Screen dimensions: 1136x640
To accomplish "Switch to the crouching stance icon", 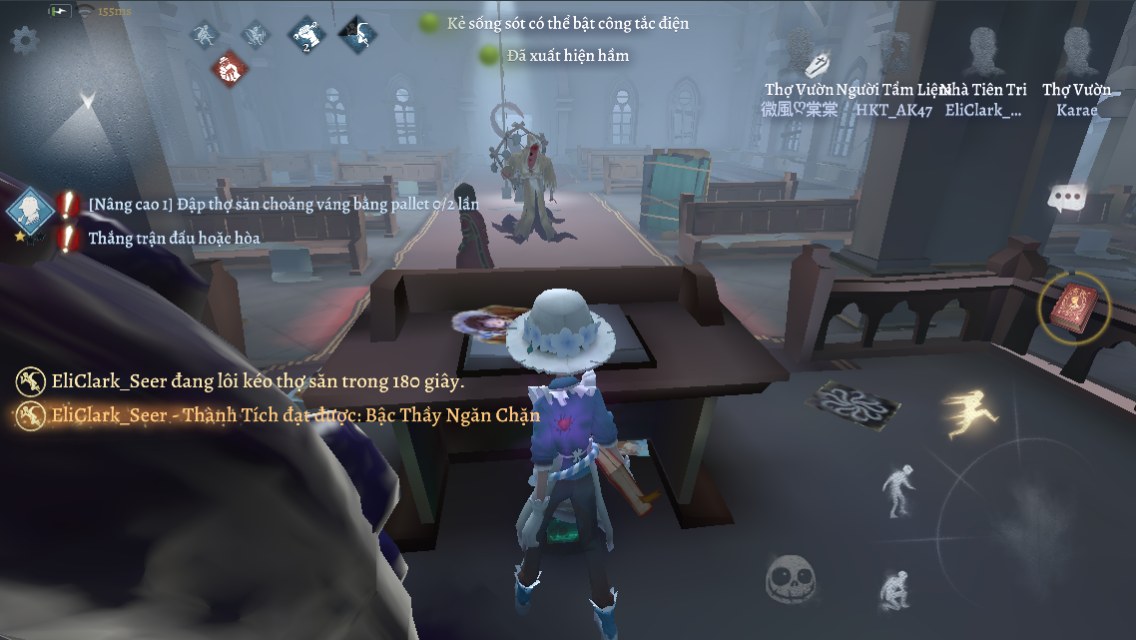I will (895, 589).
